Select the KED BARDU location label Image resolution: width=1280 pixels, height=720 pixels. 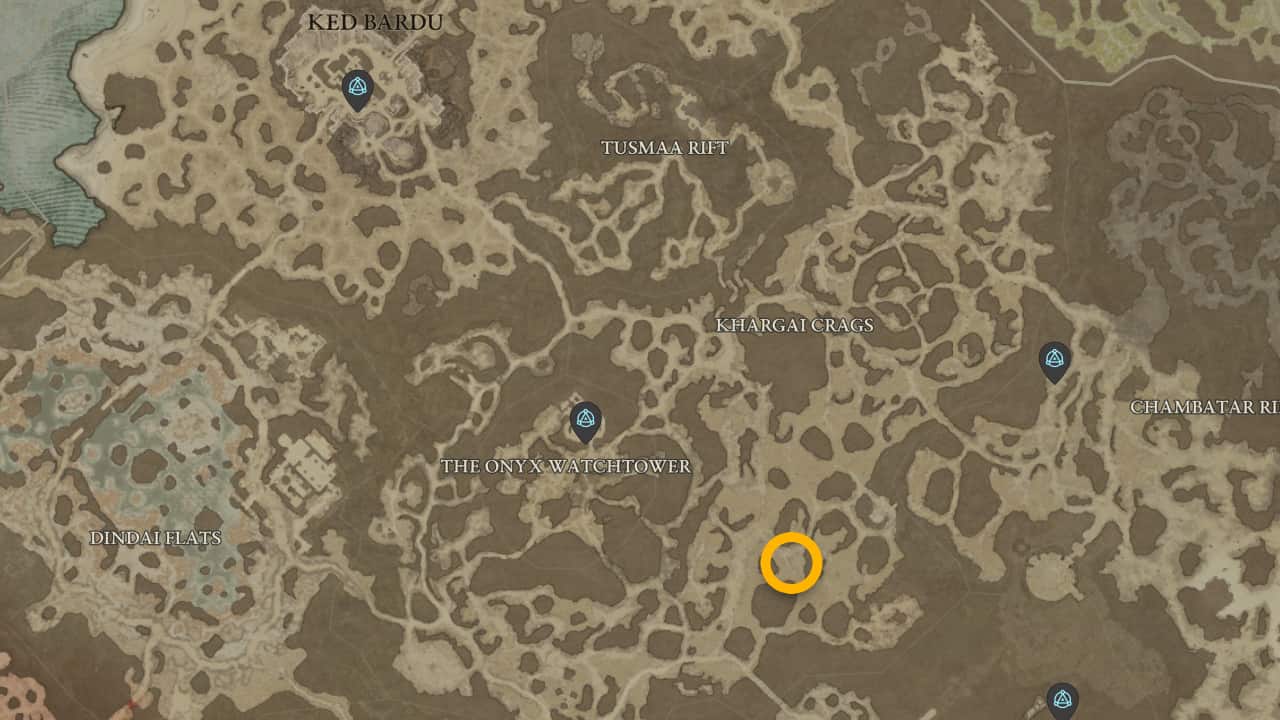(x=374, y=22)
